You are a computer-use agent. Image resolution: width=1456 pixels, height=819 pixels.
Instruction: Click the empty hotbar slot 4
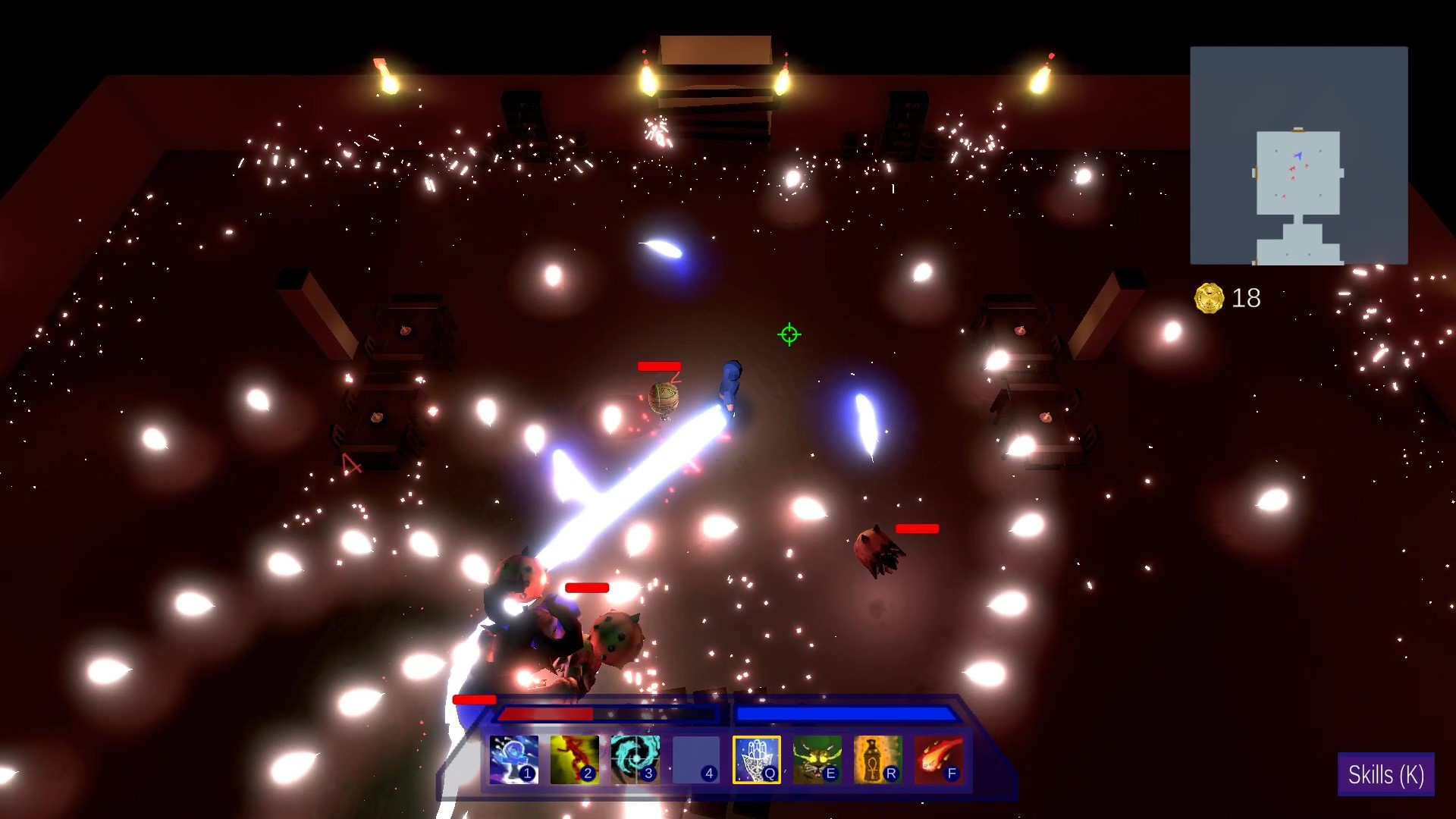click(x=696, y=761)
